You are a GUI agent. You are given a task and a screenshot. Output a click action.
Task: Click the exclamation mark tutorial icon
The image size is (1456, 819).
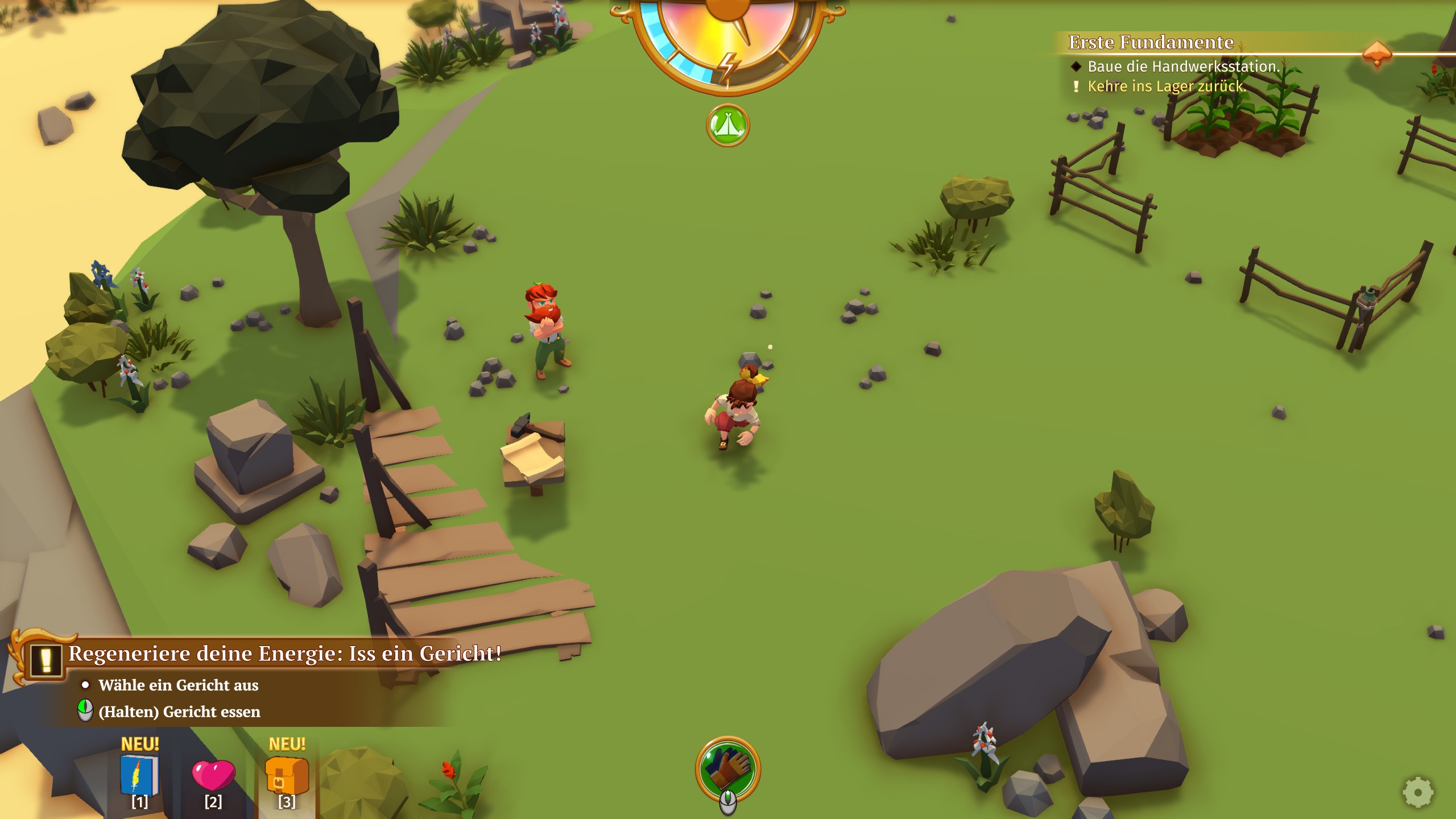point(46,660)
